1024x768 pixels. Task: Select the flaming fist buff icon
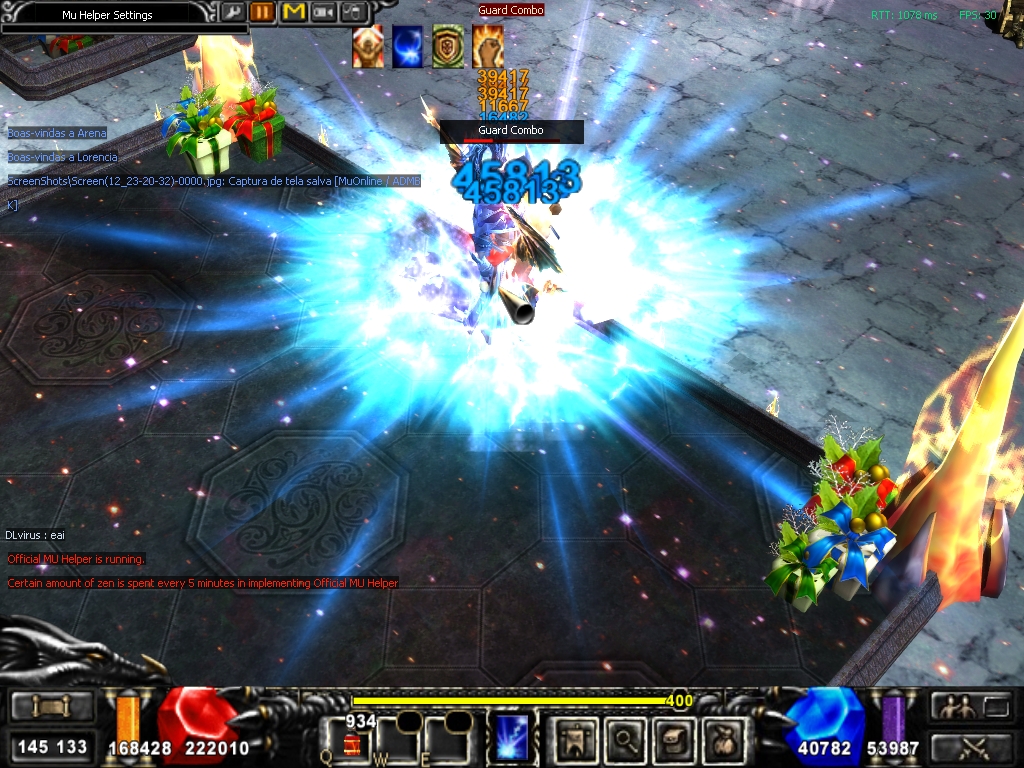tap(487, 47)
